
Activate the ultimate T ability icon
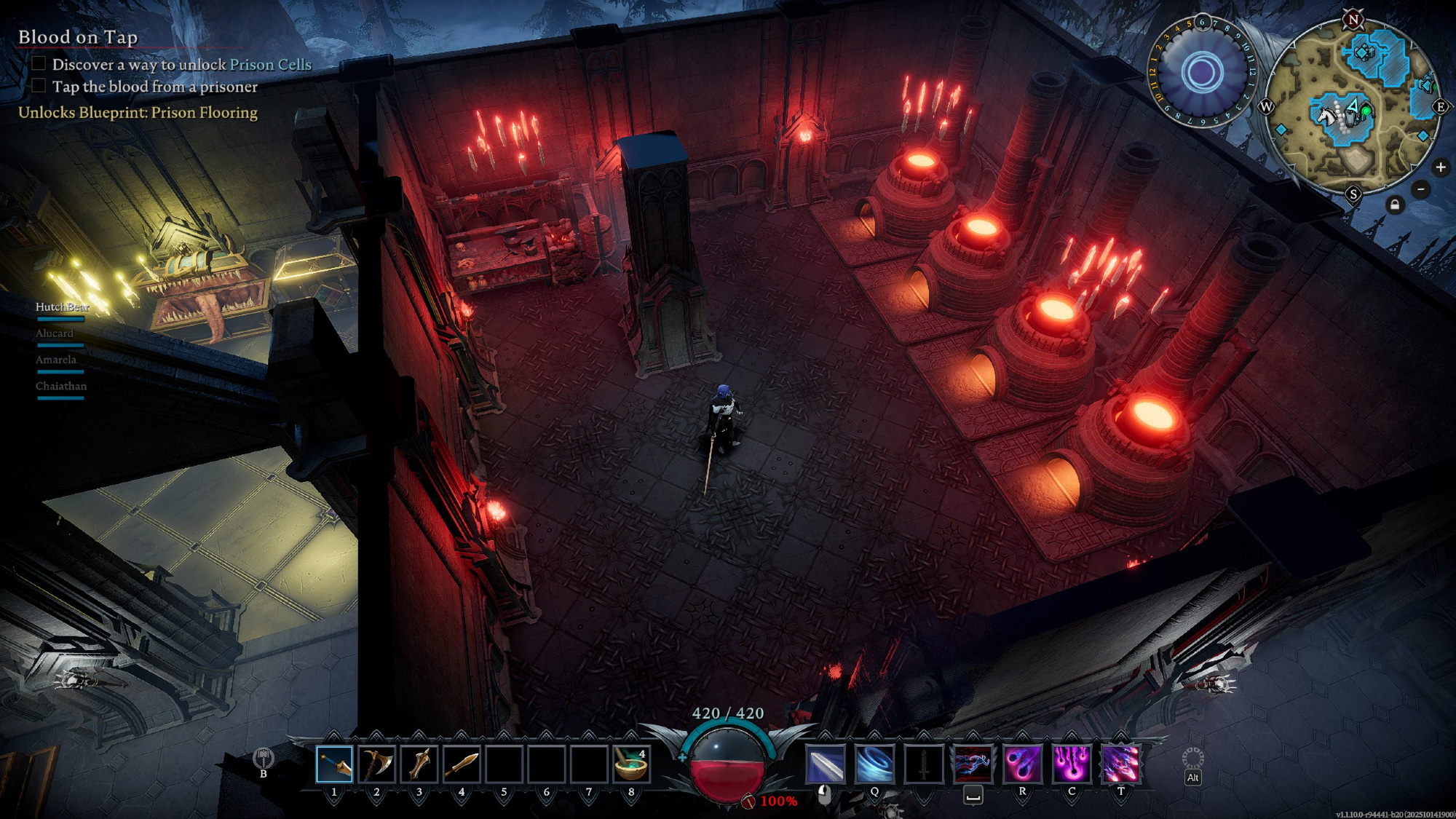pos(1120,764)
